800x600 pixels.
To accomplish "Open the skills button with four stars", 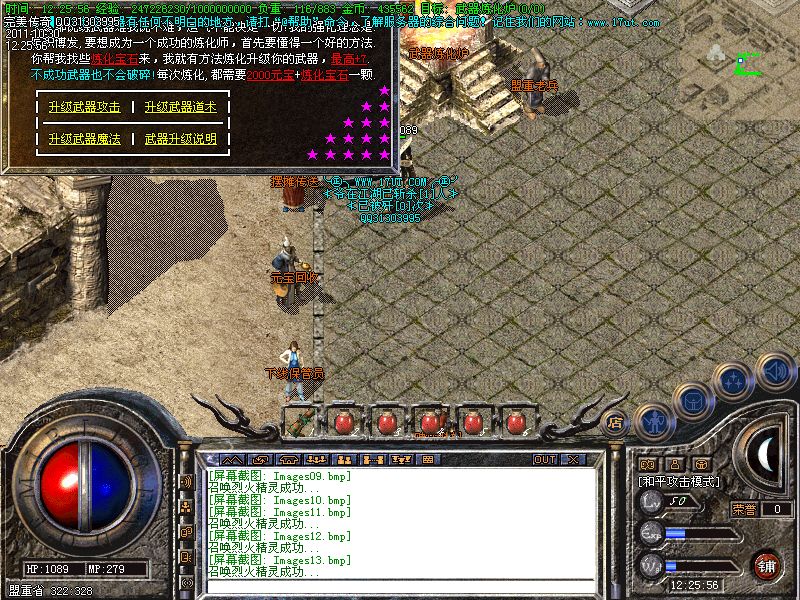I will [735, 380].
